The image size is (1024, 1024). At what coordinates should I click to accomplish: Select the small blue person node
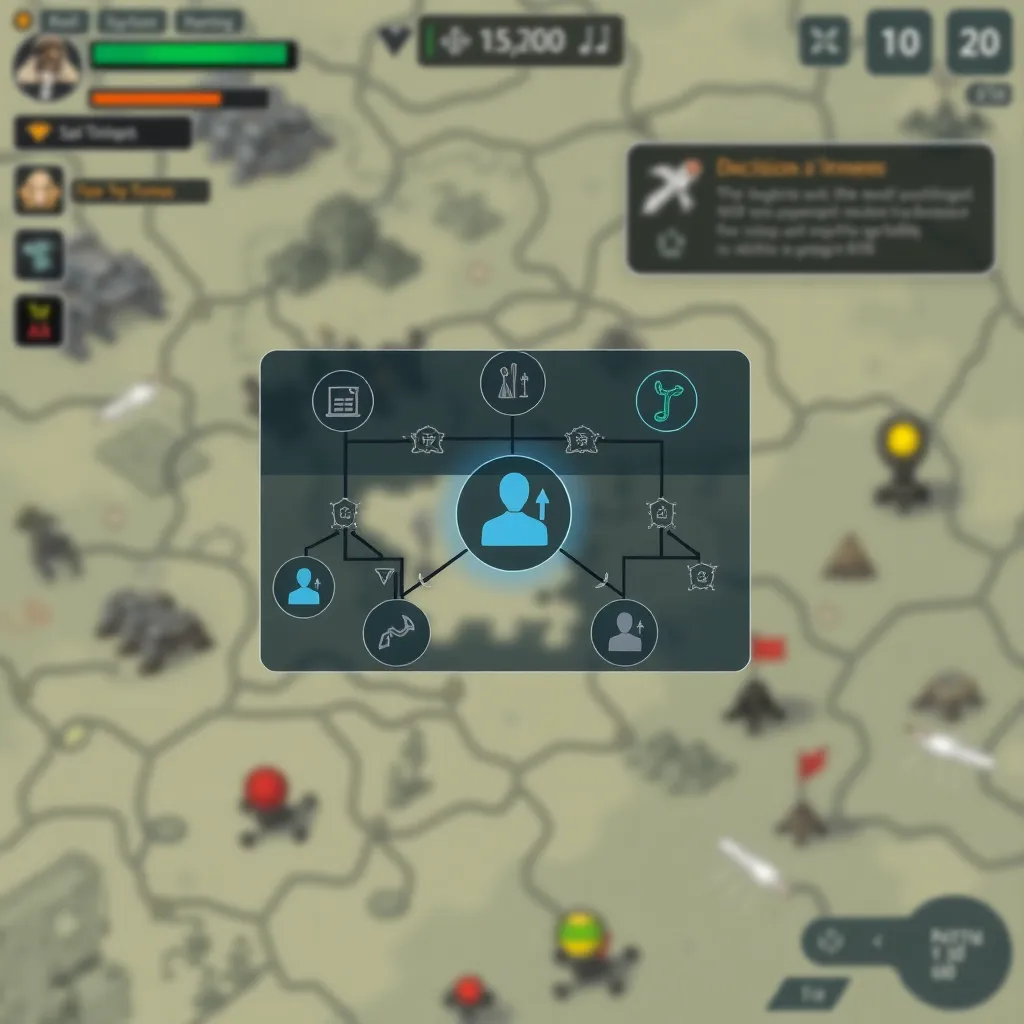click(304, 586)
